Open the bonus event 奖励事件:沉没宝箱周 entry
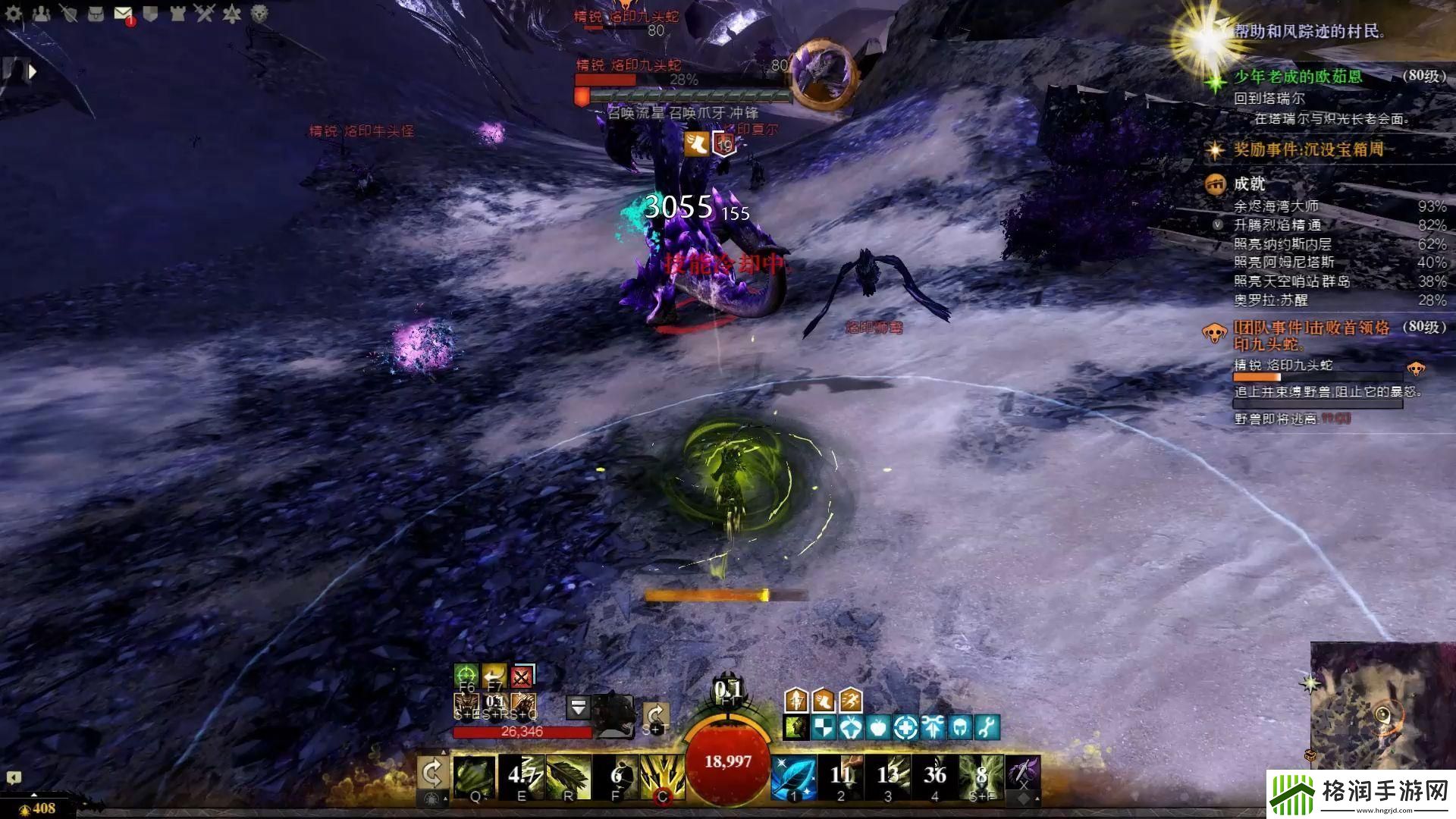 [1307, 149]
